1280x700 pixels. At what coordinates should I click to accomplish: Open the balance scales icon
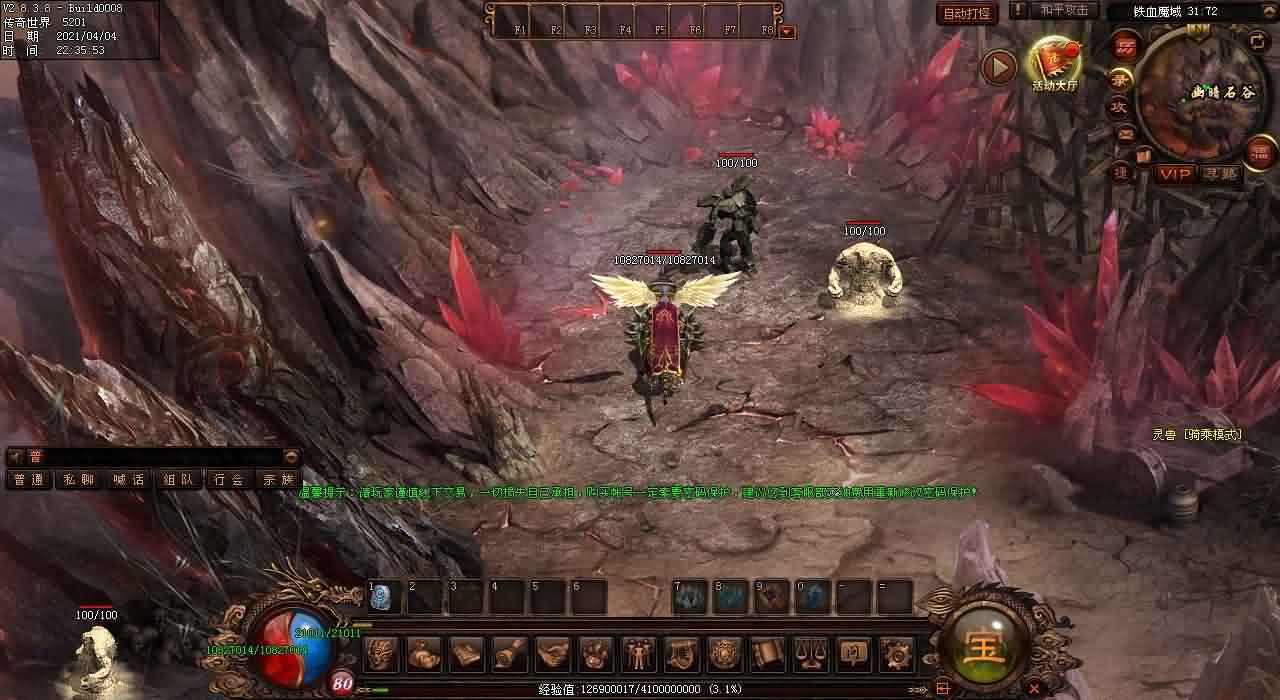pyautogui.click(x=810, y=654)
